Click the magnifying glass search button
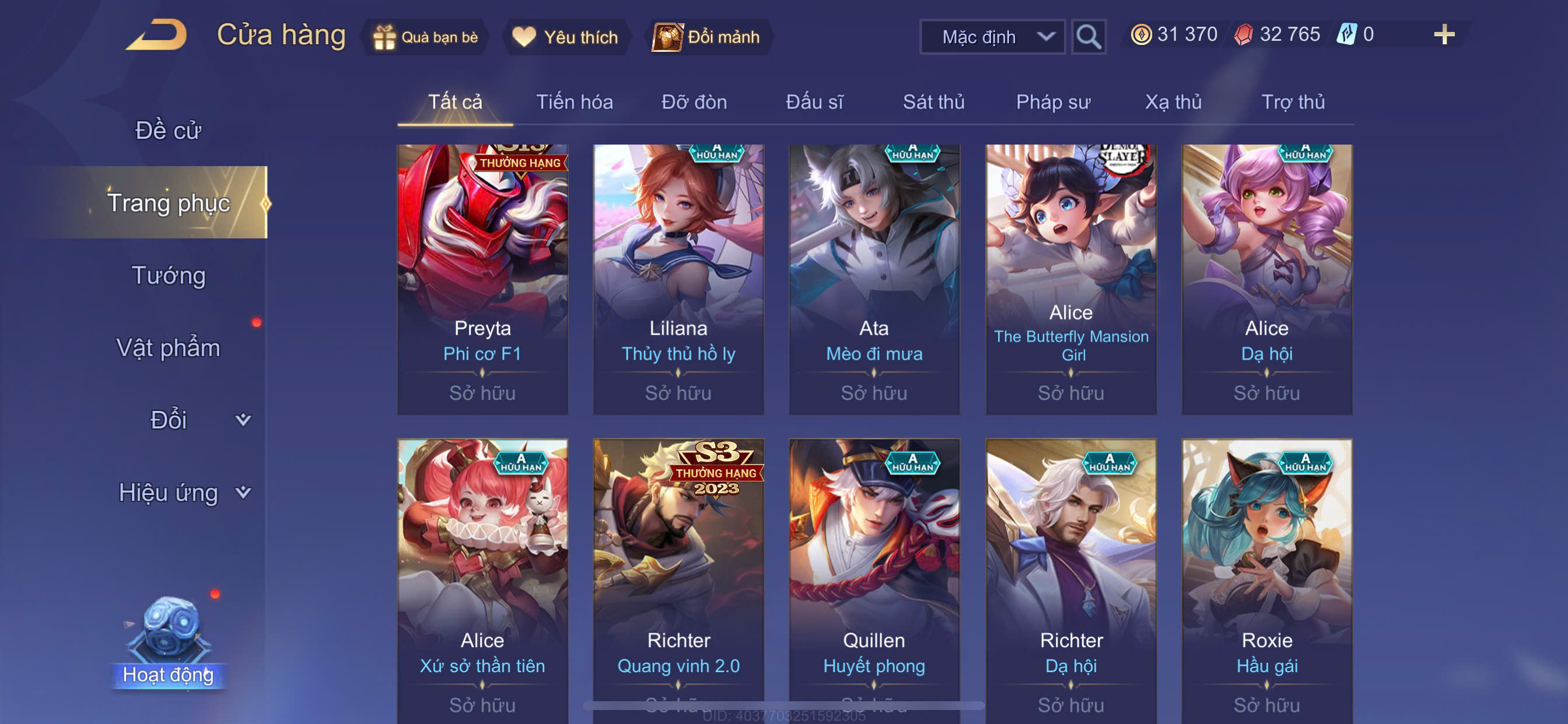 click(x=1088, y=37)
